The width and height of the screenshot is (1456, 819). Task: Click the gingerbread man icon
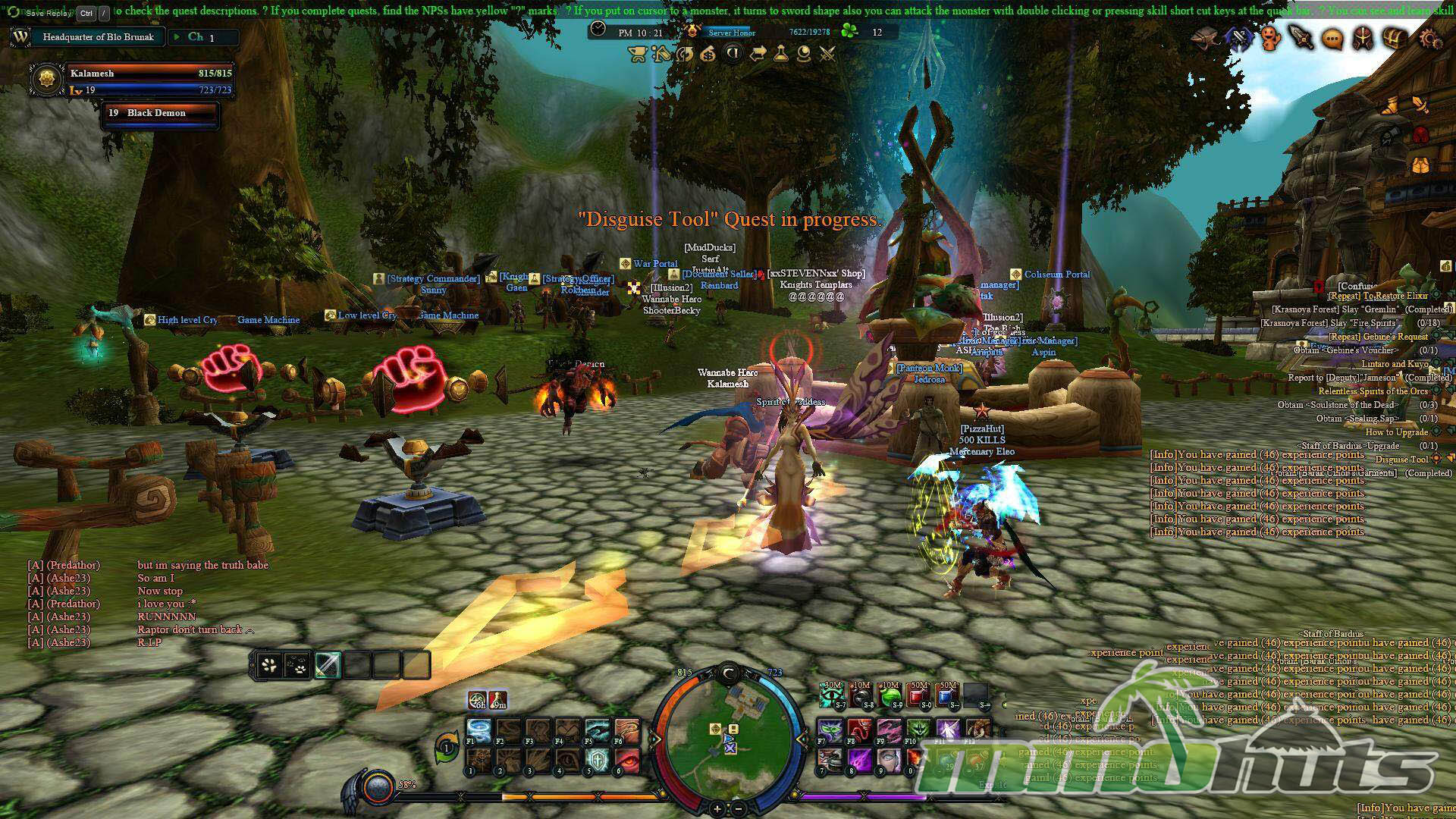[1270, 38]
